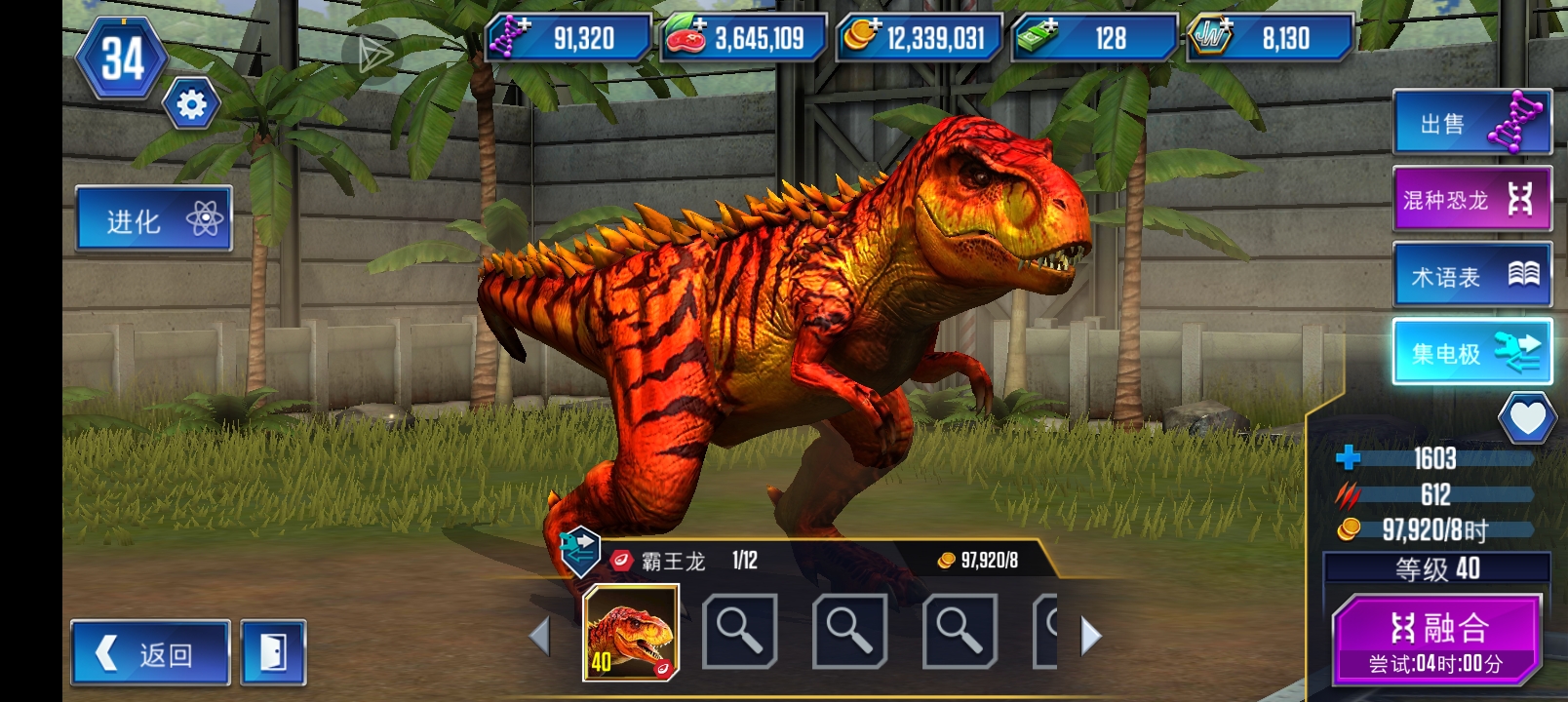1568x702 pixels.
Task: Open the 混种恐龙 hybrid dinosaur menu
Action: (x=1471, y=199)
